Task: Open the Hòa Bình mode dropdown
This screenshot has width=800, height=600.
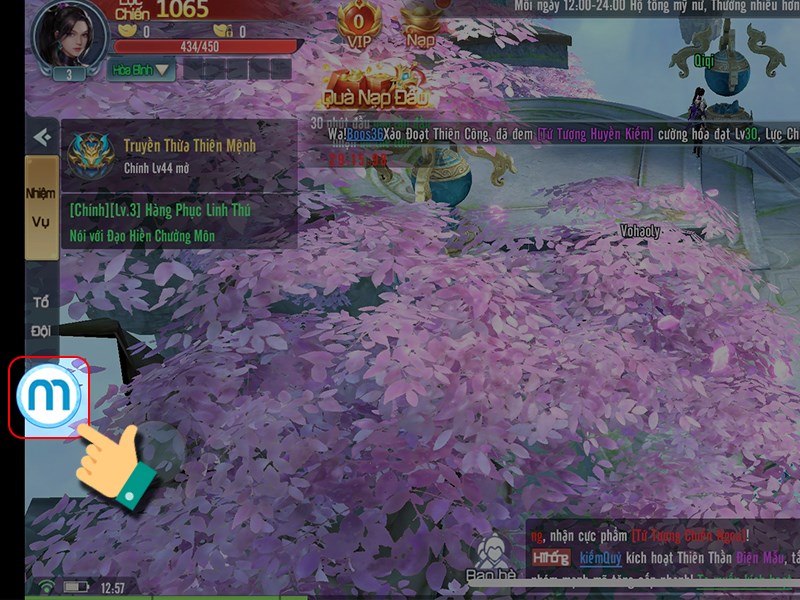Action: point(141,70)
